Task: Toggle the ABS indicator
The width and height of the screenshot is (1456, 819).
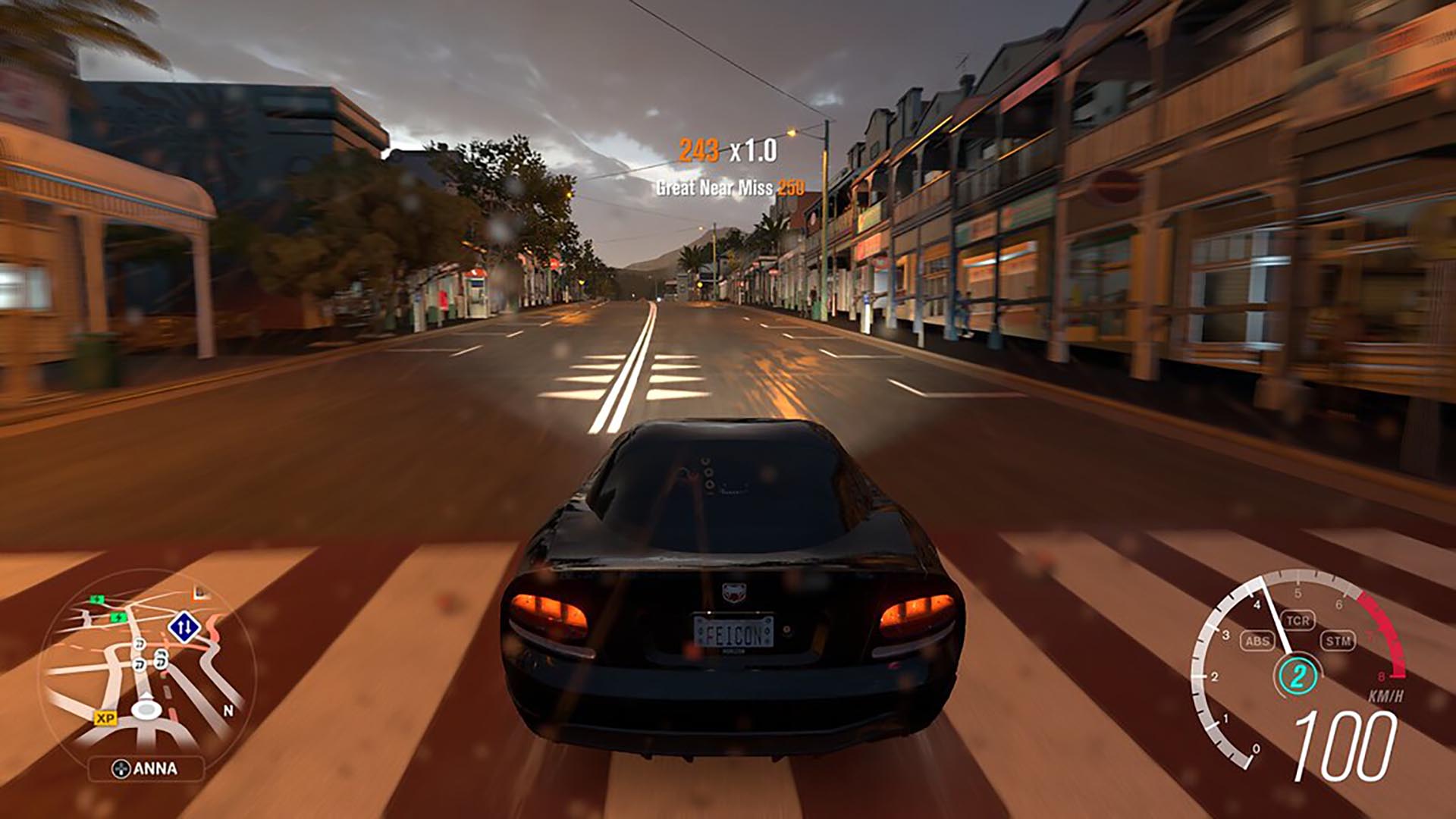Action: (1257, 641)
